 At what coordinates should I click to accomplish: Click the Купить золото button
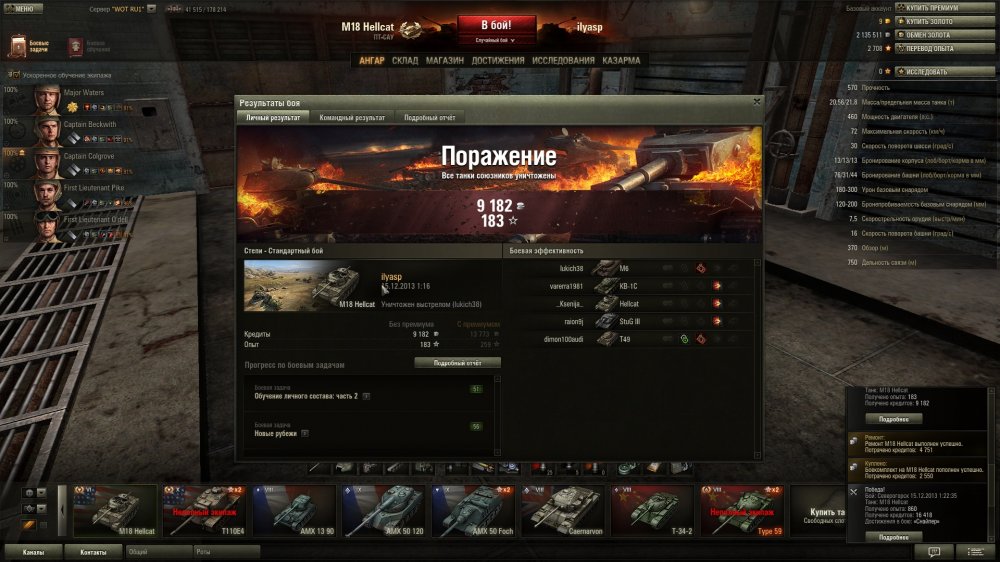938,21
